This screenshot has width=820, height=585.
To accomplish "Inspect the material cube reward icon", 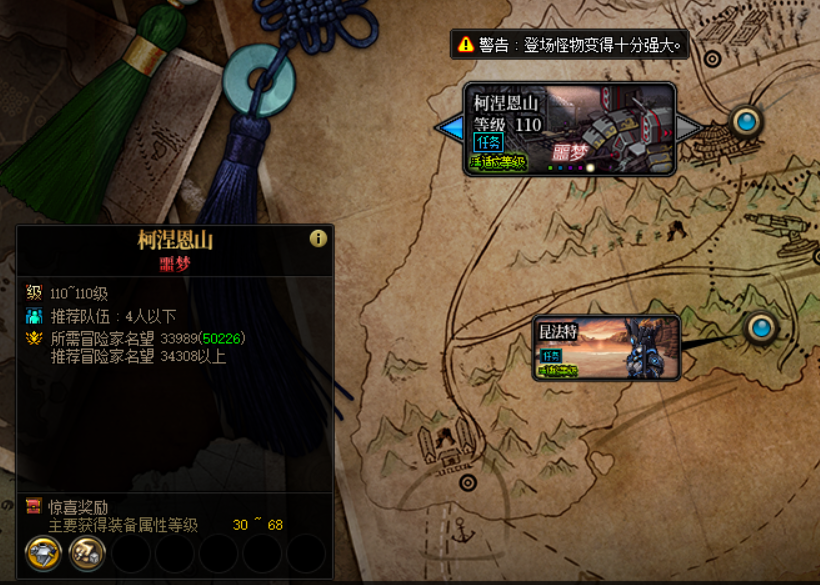I will pyautogui.click(x=87, y=553).
